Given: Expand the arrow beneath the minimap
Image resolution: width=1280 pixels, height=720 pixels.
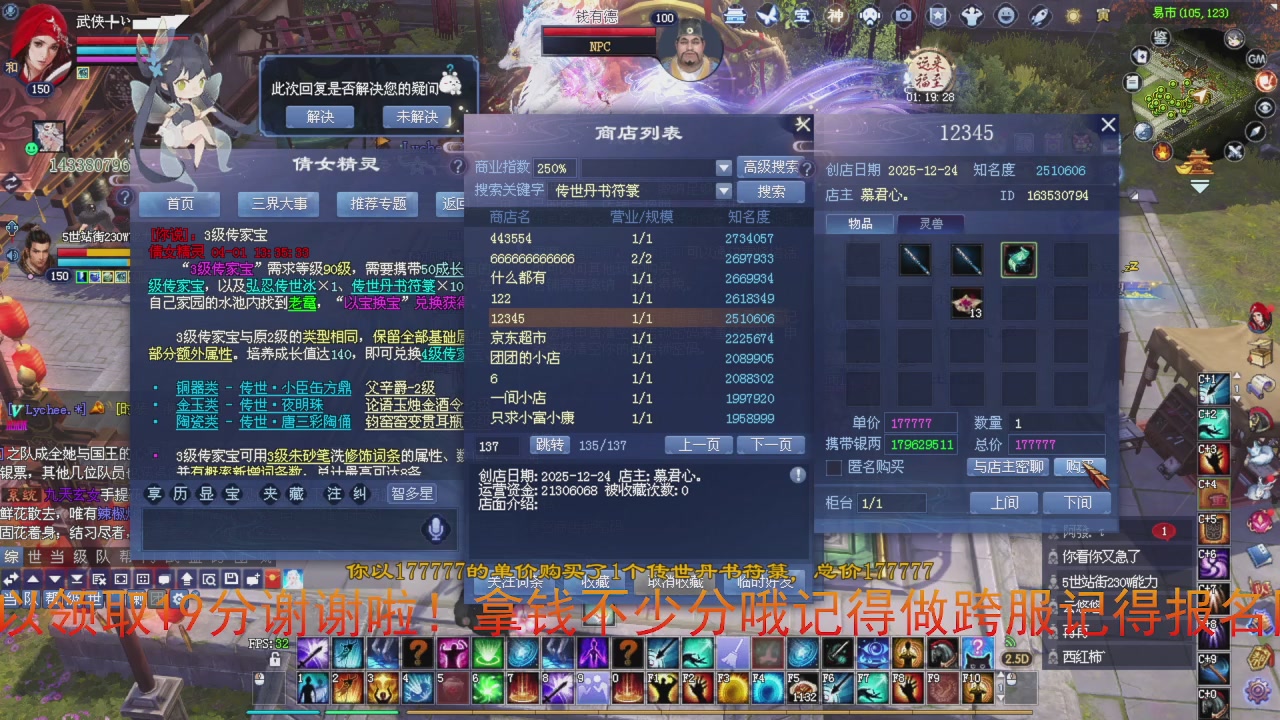Looking at the screenshot, I should point(1200,186).
